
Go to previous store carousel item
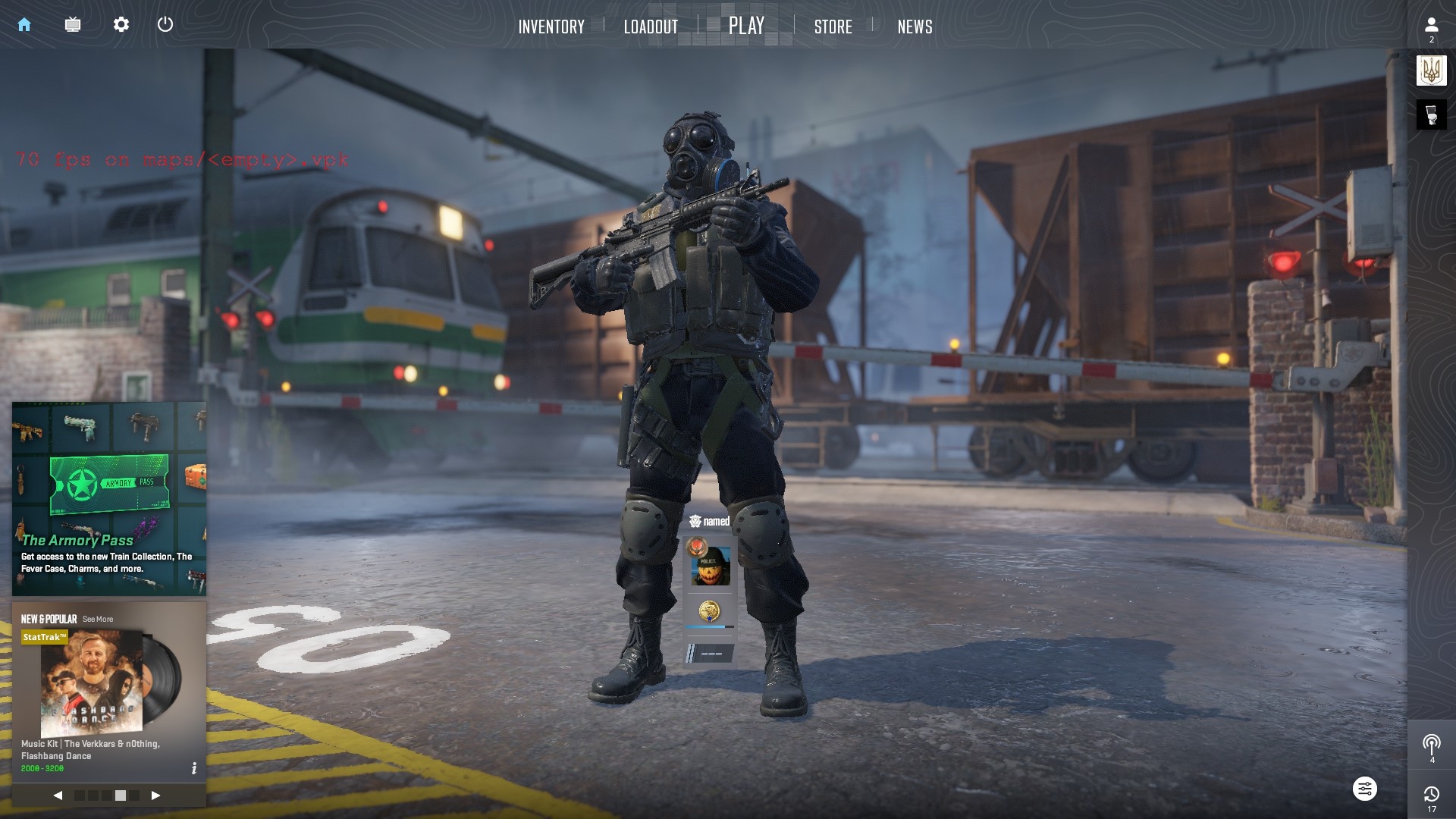pos(58,795)
